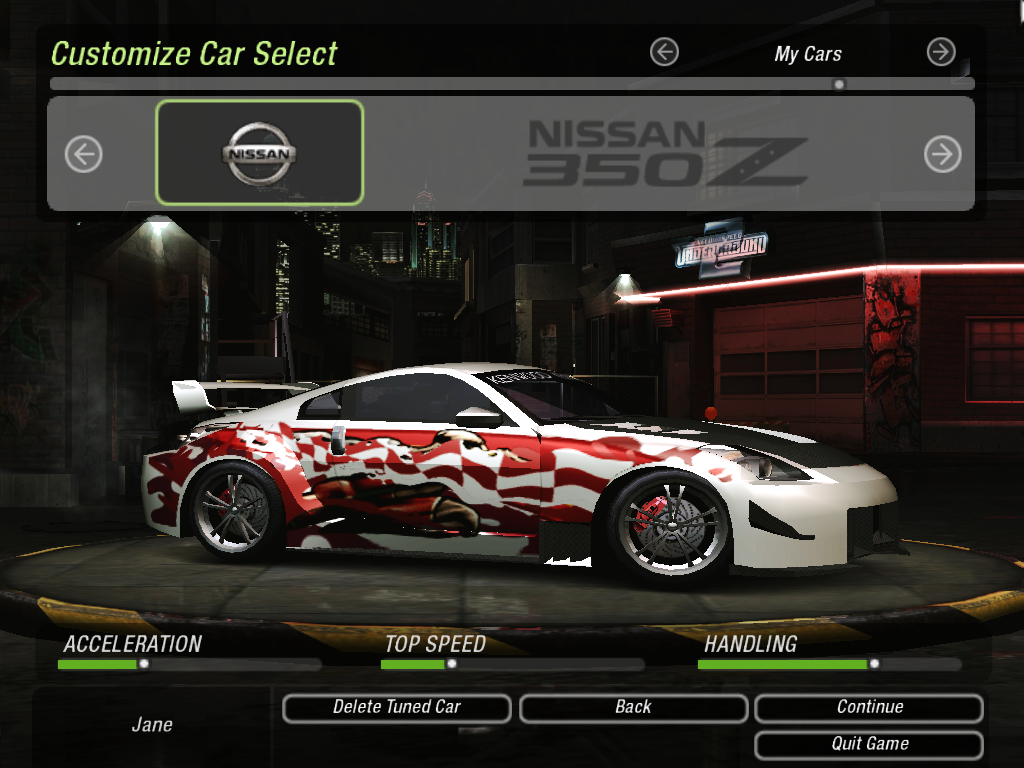Delete the tuned car
Screen dimensions: 1024x768
tap(397, 708)
